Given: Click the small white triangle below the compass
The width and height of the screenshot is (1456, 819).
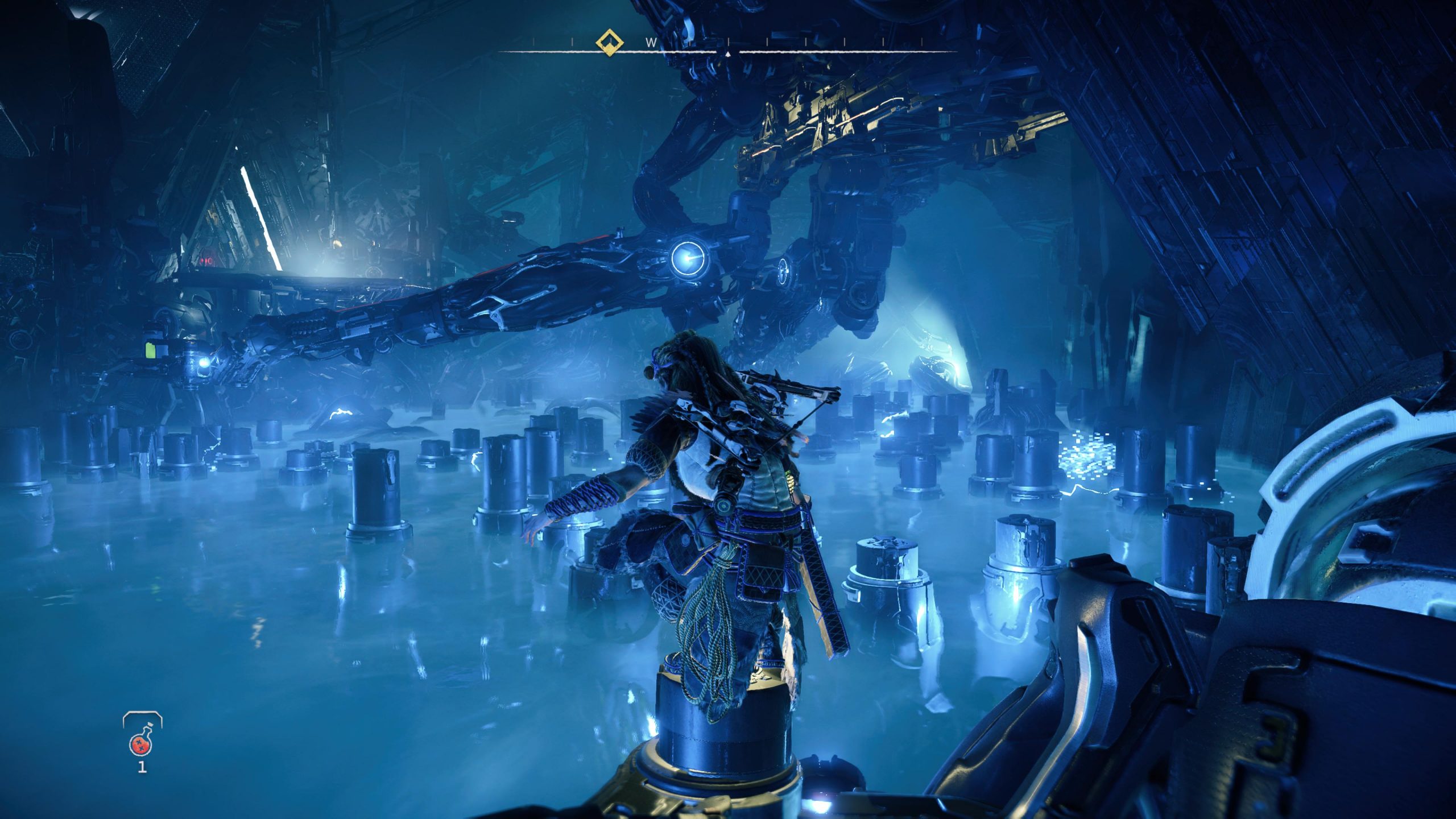Looking at the screenshot, I should tap(729, 53).
